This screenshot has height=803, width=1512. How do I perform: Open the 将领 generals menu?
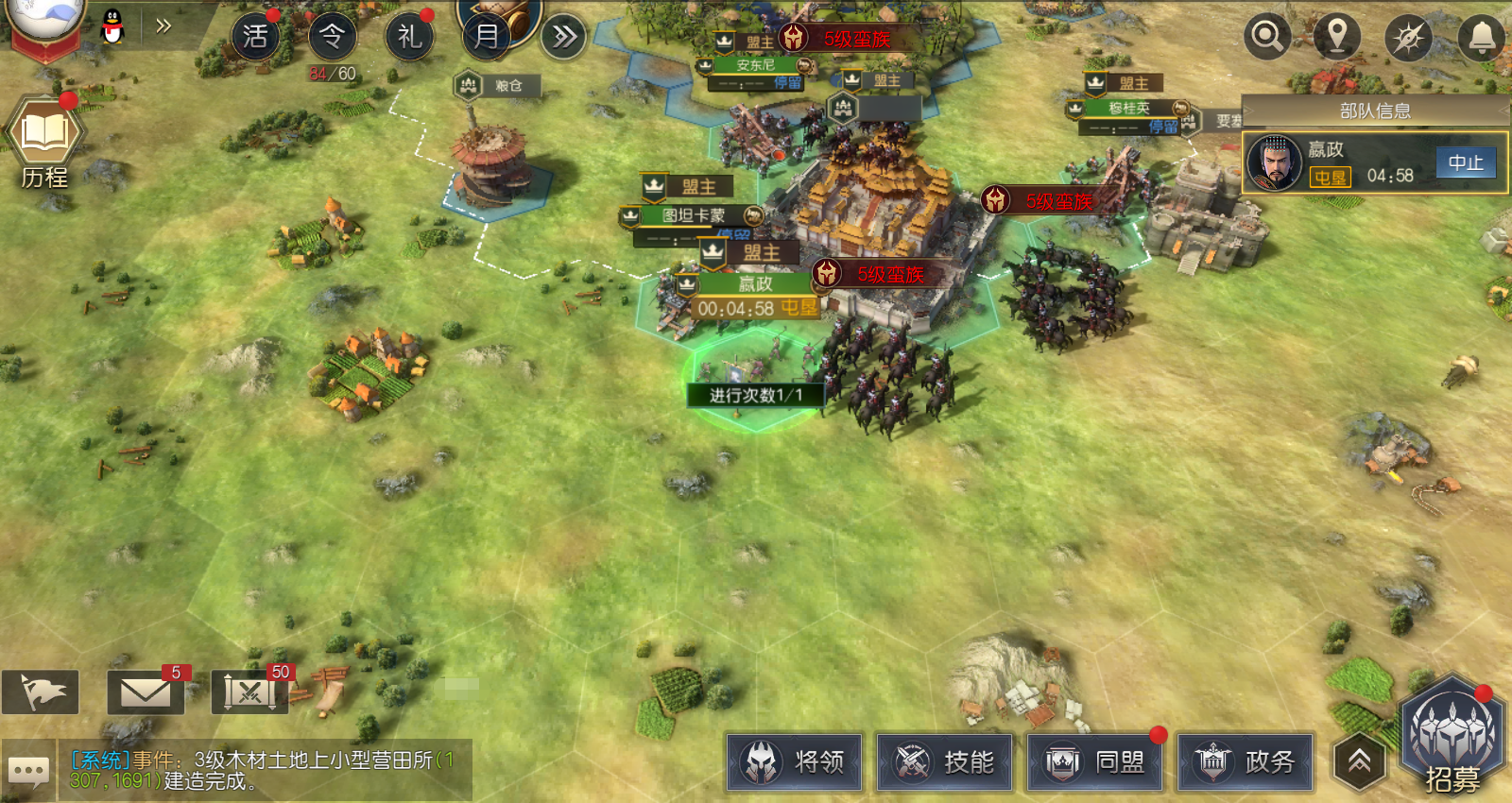click(795, 761)
